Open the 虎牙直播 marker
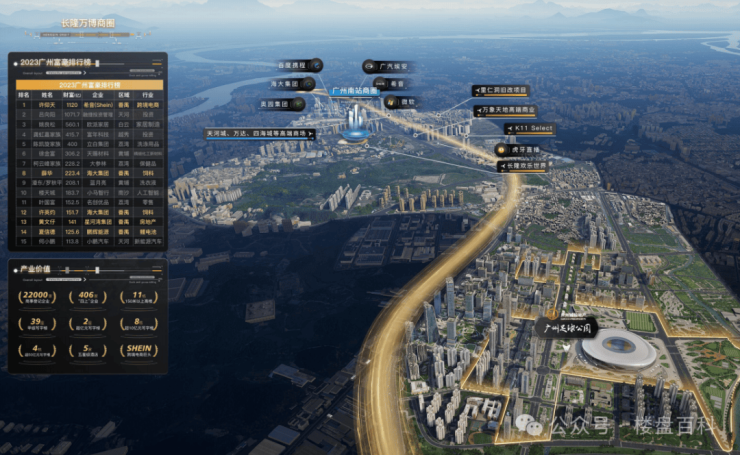The width and height of the screenshot is (740, 455). 517,149
